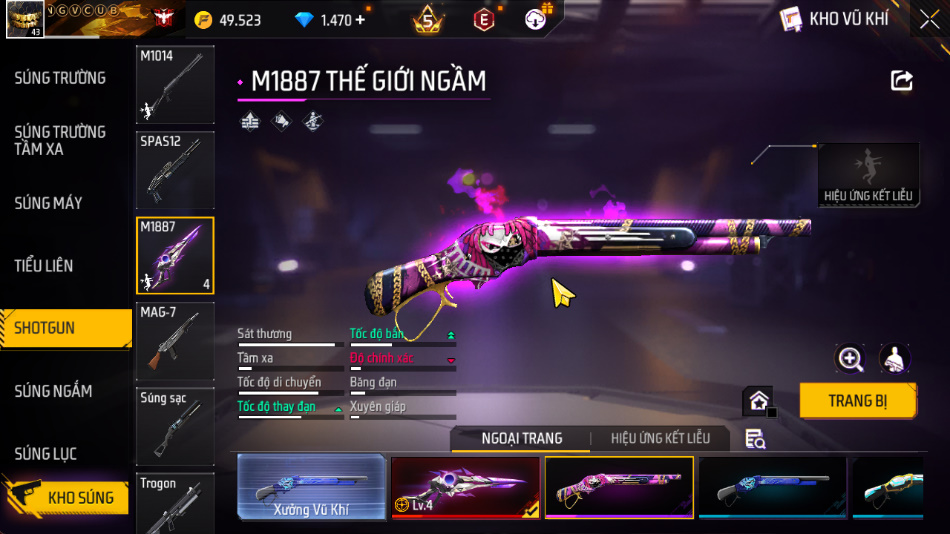
Task: Select the blue M1887 skin thumbnail
Action: [x=771, y=488]
